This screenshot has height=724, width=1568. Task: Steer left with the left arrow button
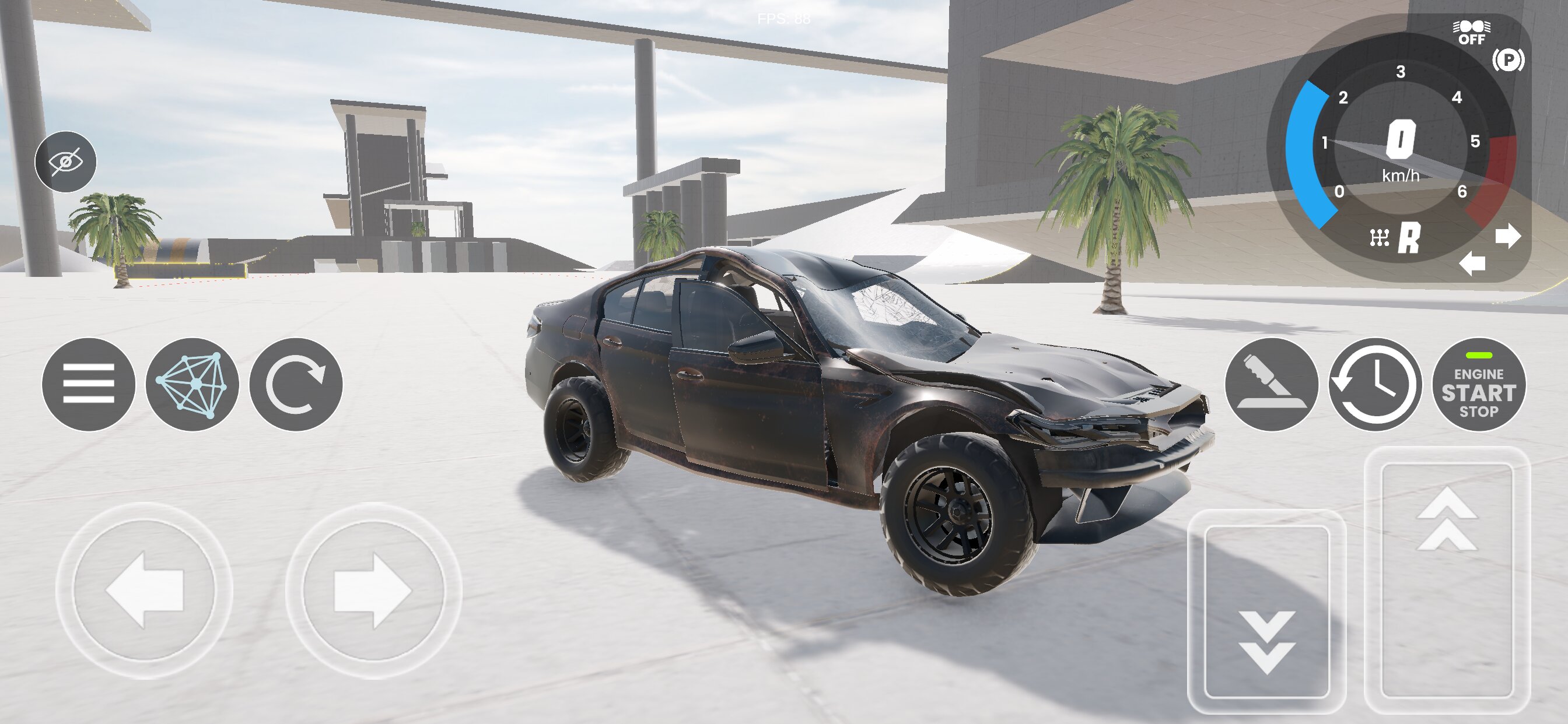[x=144, y=590]
